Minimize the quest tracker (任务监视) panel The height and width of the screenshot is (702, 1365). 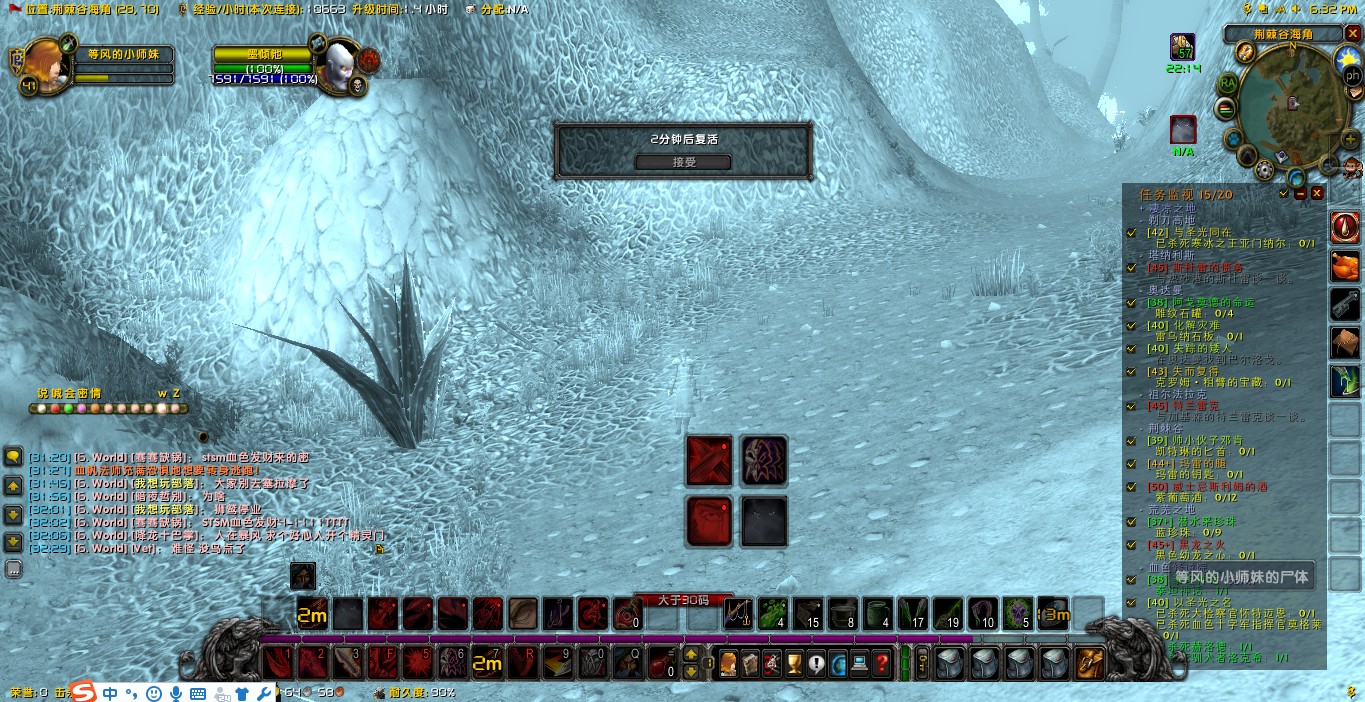click(x=1300, y=193)
